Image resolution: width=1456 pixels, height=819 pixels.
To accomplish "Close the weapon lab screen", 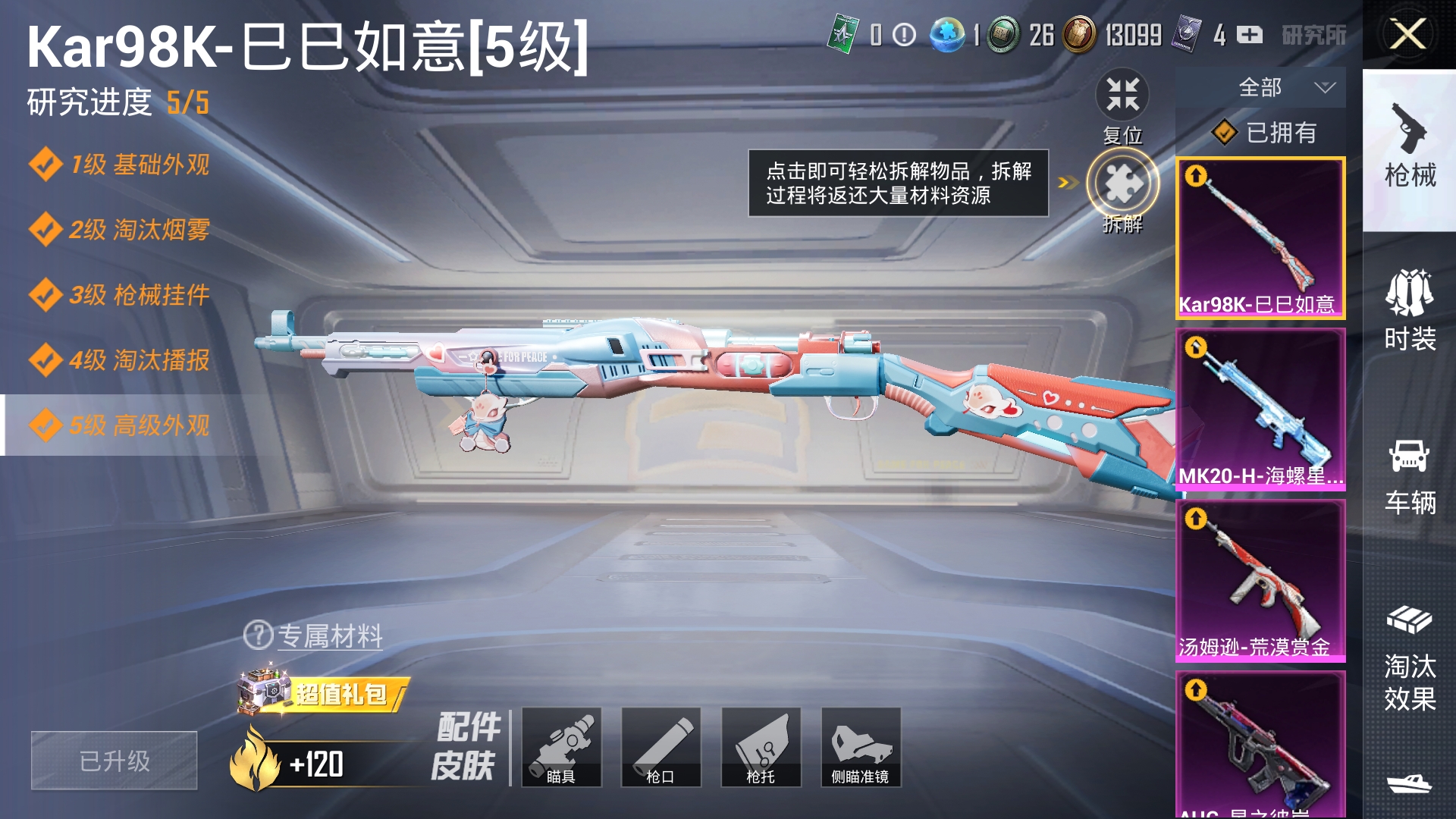I will [x=1407, y=34].
